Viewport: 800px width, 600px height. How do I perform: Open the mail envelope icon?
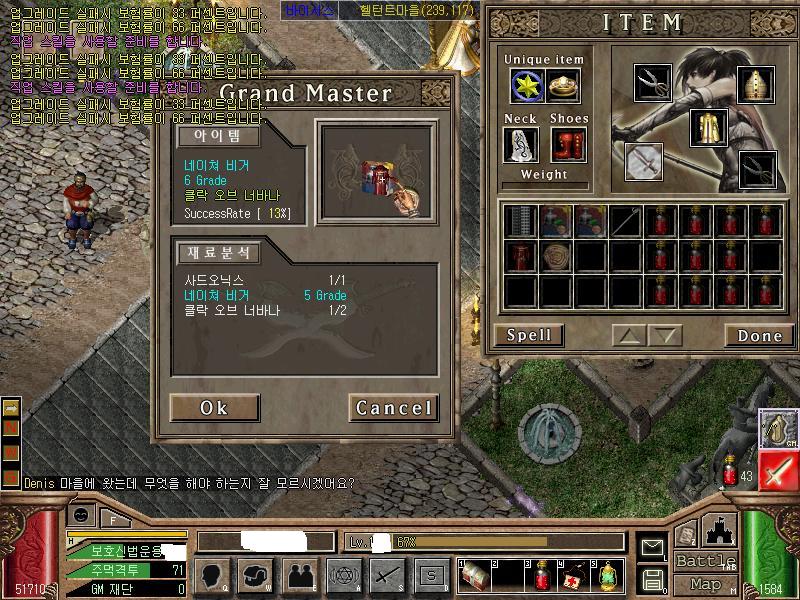[x=653, y=548]
